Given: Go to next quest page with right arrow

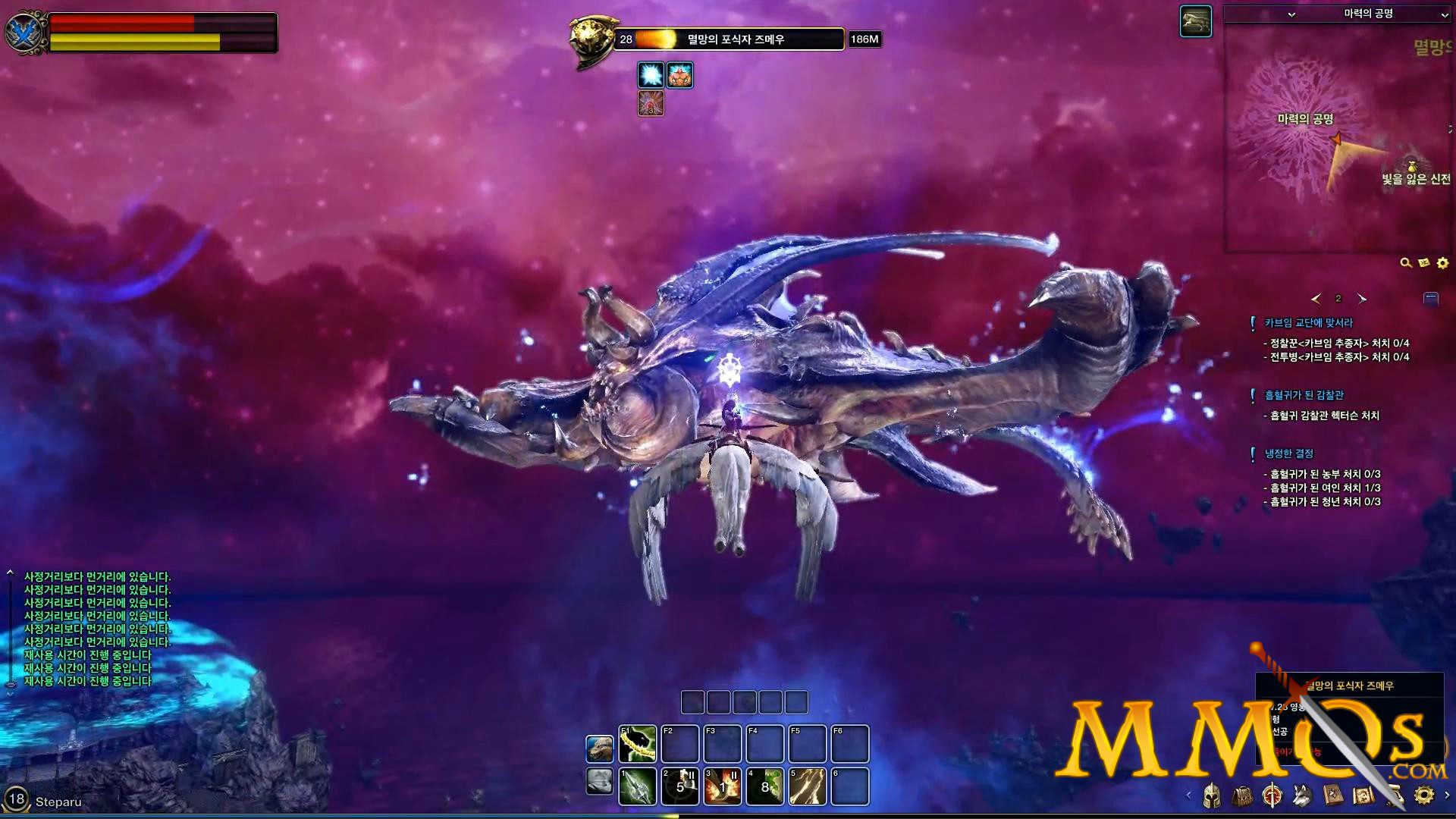Looking at the screenshot, I should coord(1362,300).
